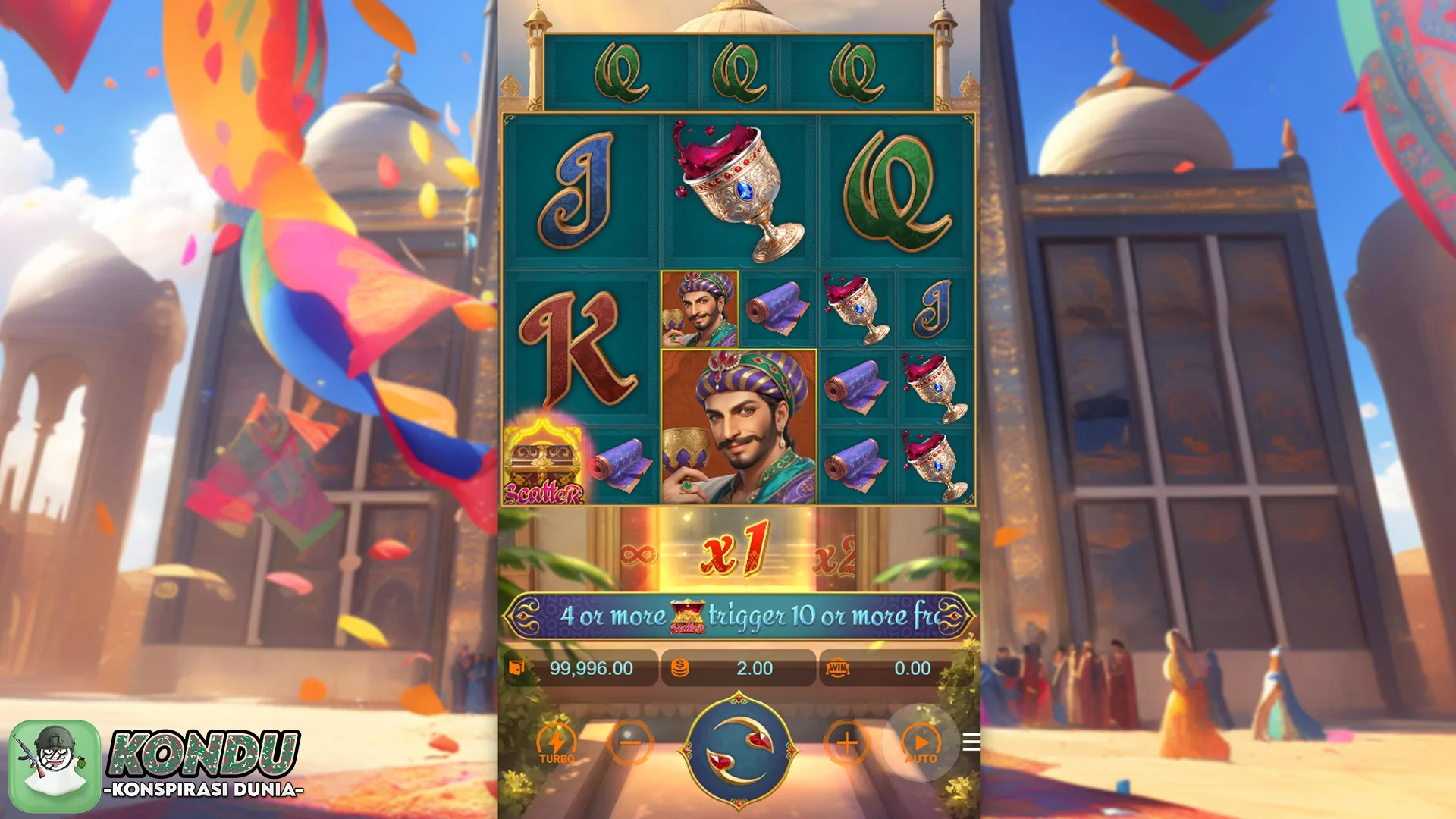Open the wallet balance panel
The image size is (1456, 819).
pyautogui.click(x=580, y=668)
